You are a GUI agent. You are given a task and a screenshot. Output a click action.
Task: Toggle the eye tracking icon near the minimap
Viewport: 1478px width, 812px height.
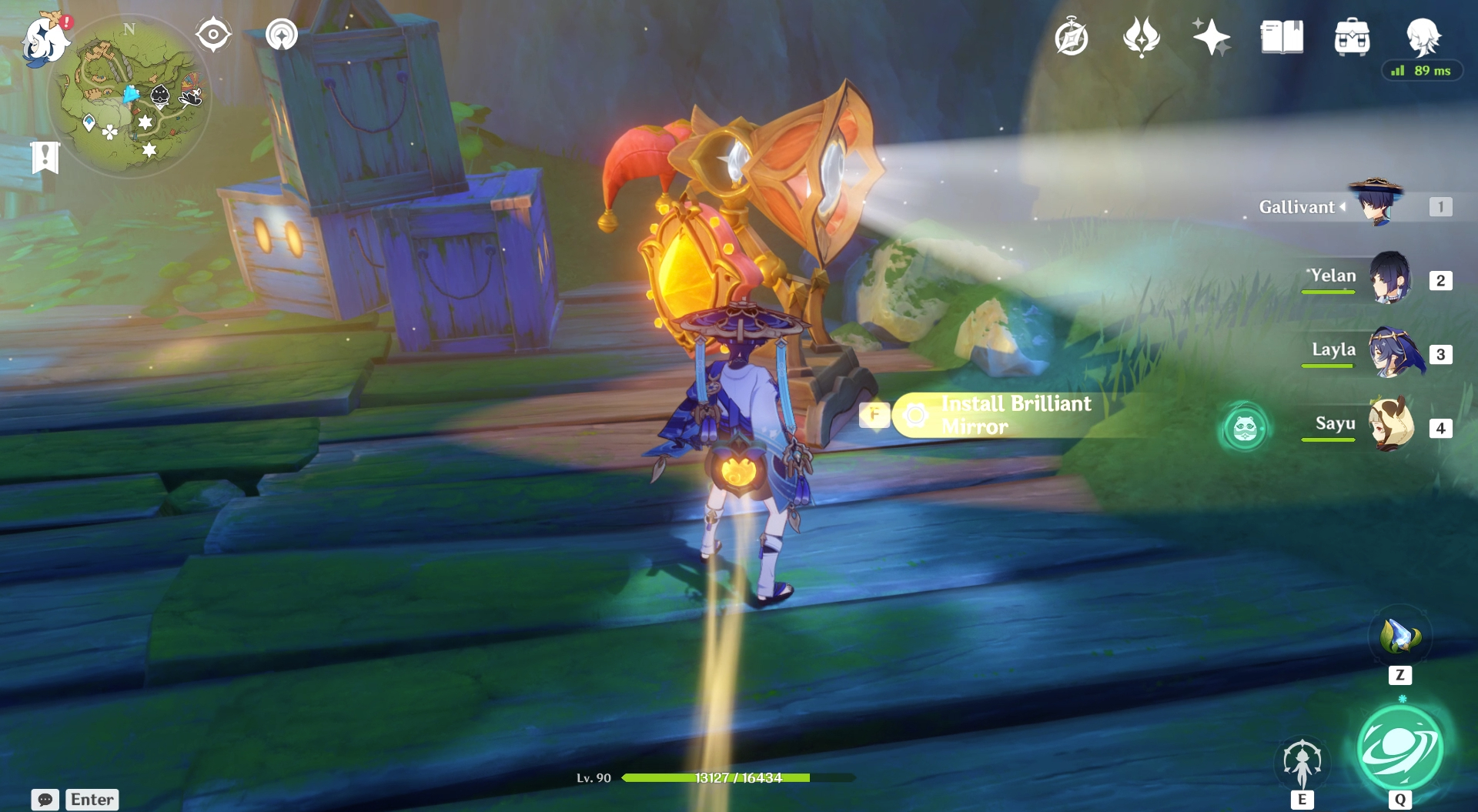tap(213, 34)
